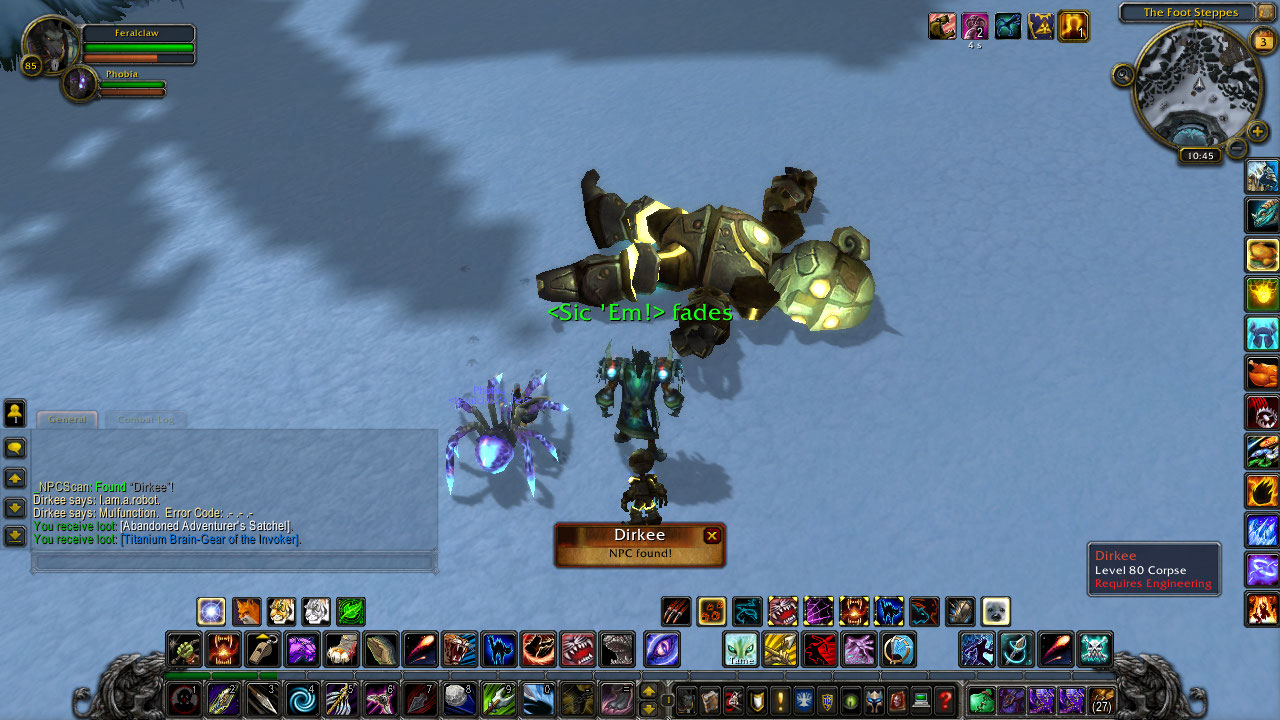
Task: Select the General chat tab
Action: pos(67,419)
